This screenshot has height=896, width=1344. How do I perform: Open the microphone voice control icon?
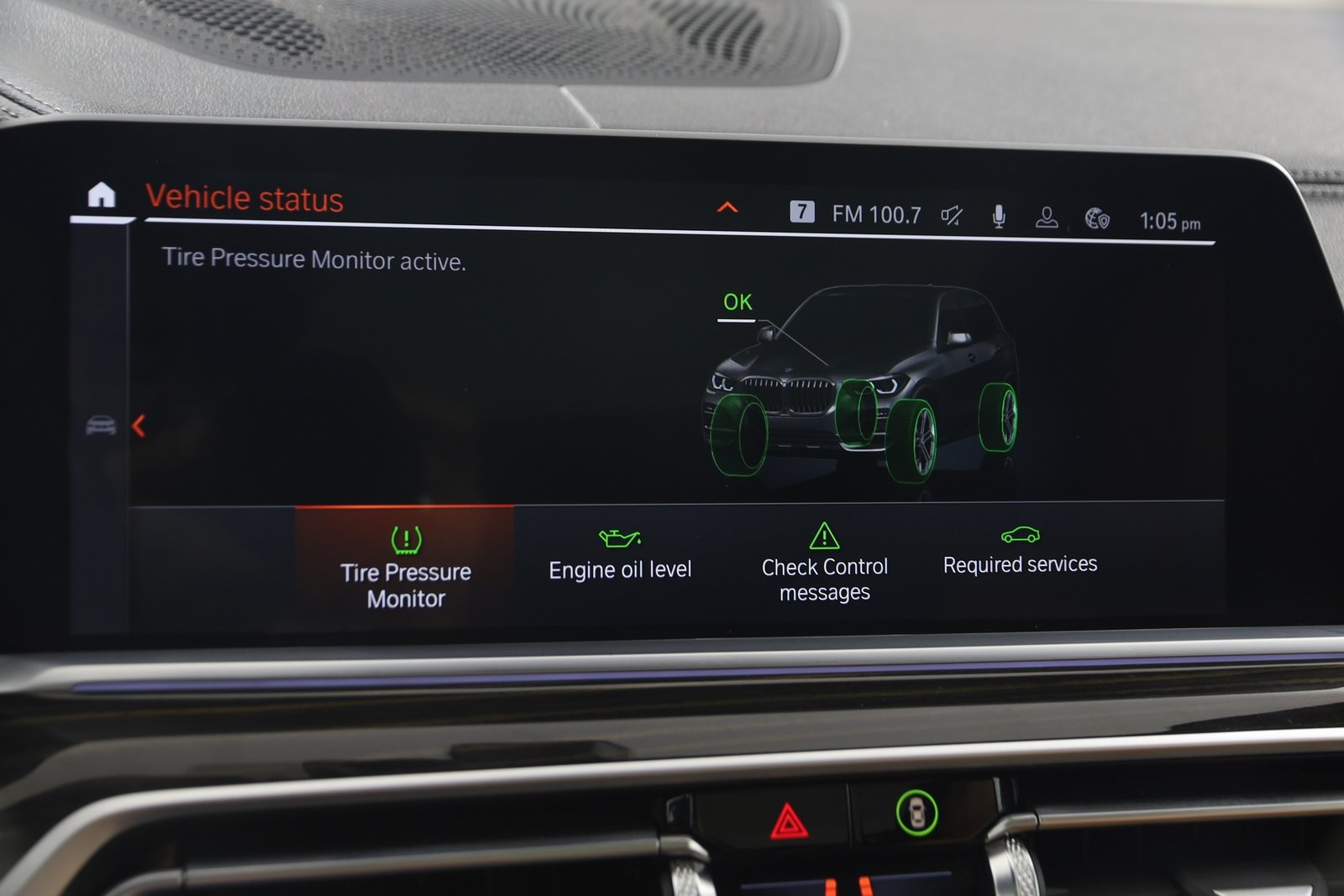997,215
